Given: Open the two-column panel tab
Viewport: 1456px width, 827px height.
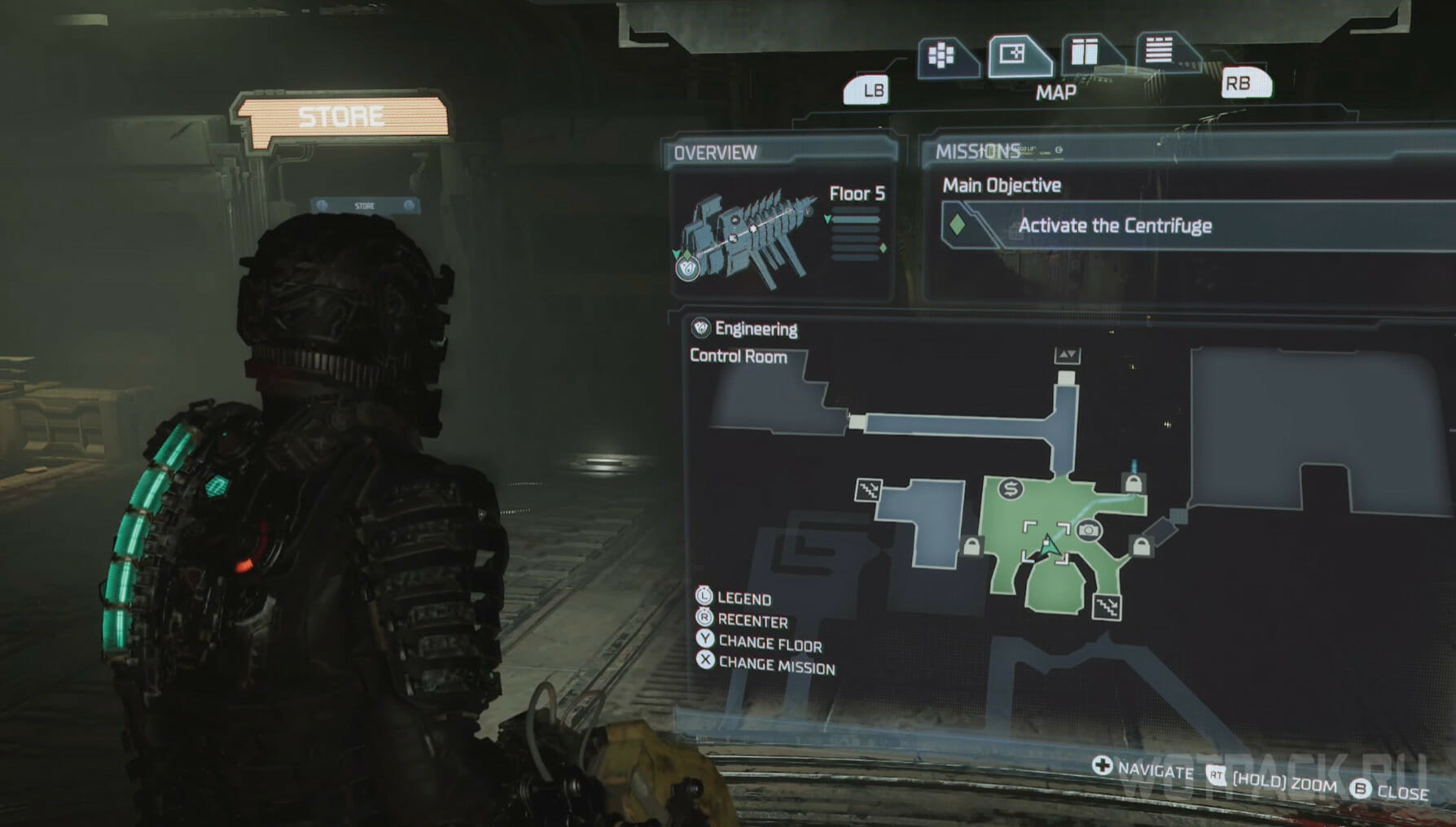Looking at the screenshot, I should pyautogui.click(x=1085, y=53).
